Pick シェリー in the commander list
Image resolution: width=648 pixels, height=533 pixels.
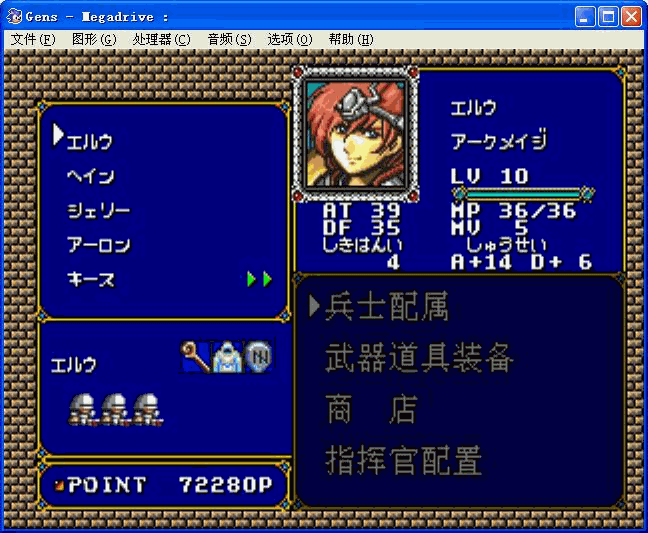[98, 210]
